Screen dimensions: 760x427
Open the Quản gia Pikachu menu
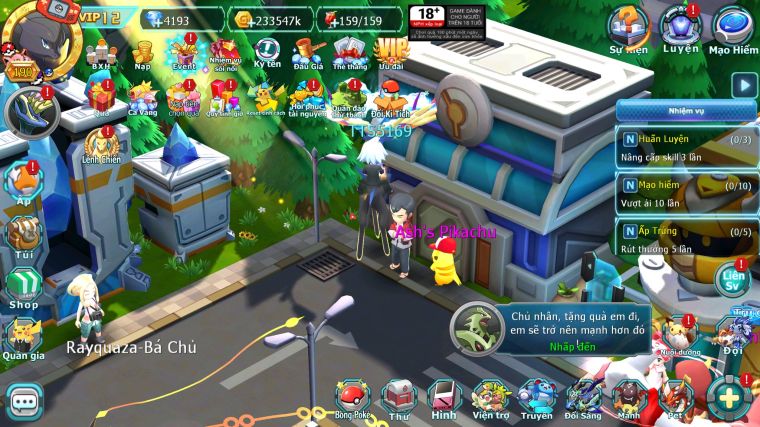click(22, 339)
